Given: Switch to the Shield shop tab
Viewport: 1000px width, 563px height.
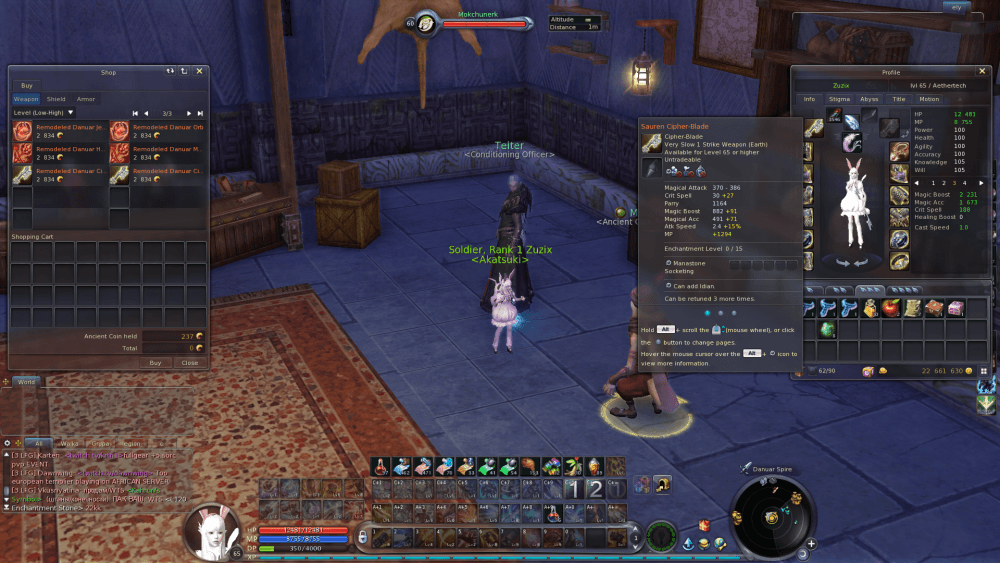Looking at the screenshot, I should [56, 99].
